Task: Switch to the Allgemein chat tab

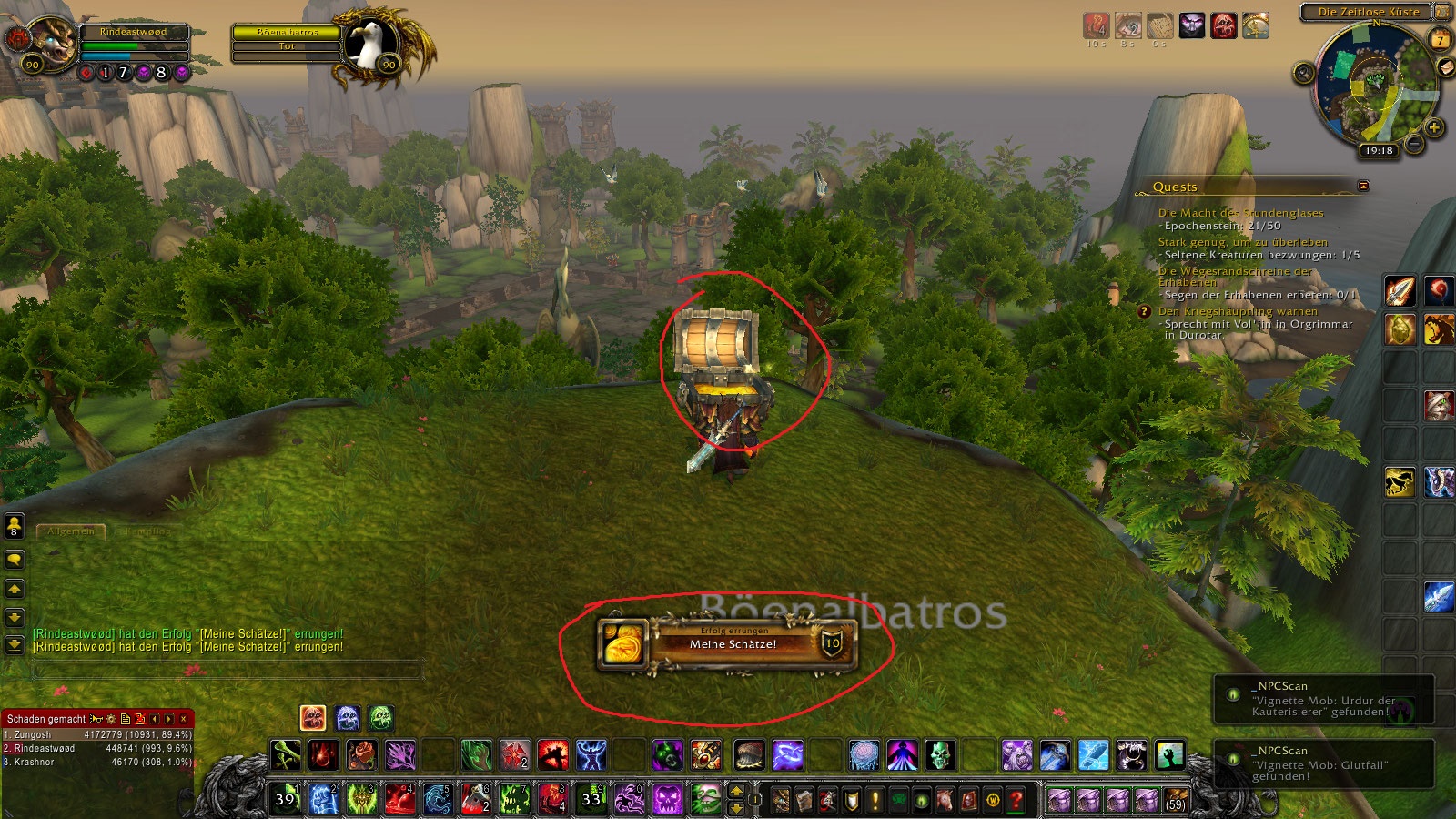Action: 70,531
